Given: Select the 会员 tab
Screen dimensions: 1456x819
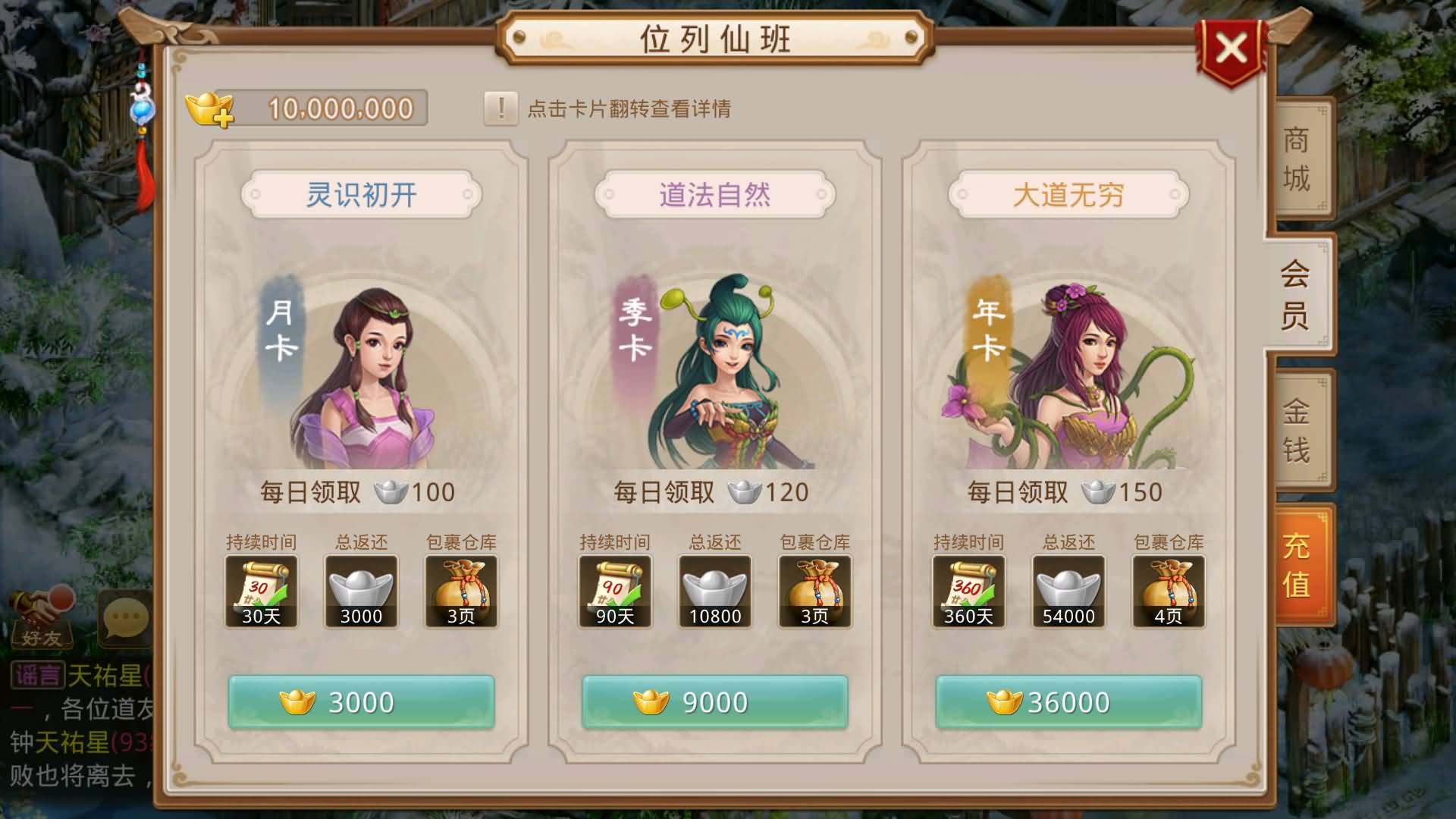Looking at the screenshot, I should pos(1295,294).
